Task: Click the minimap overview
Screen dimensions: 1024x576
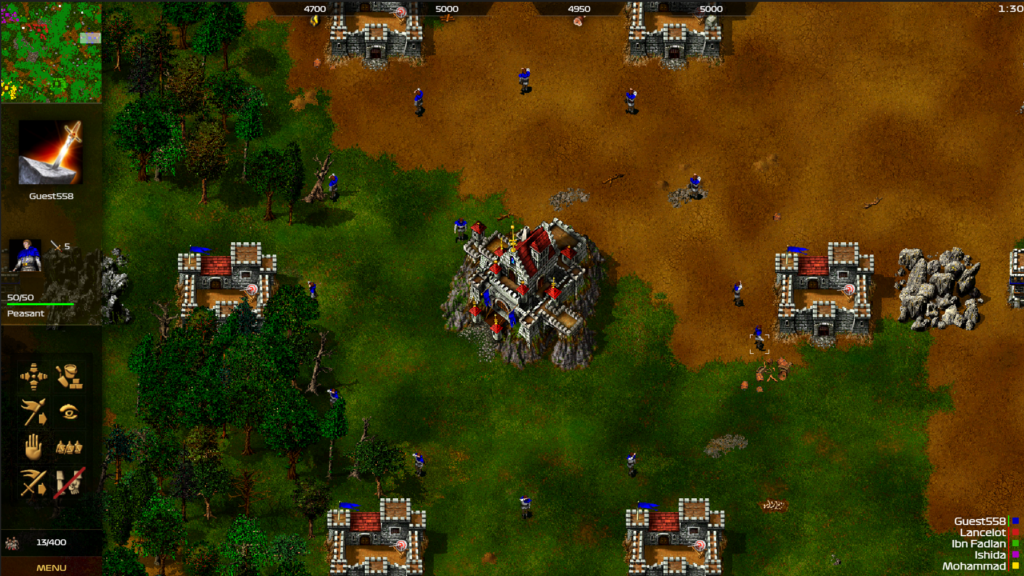Action: [51, 51]
